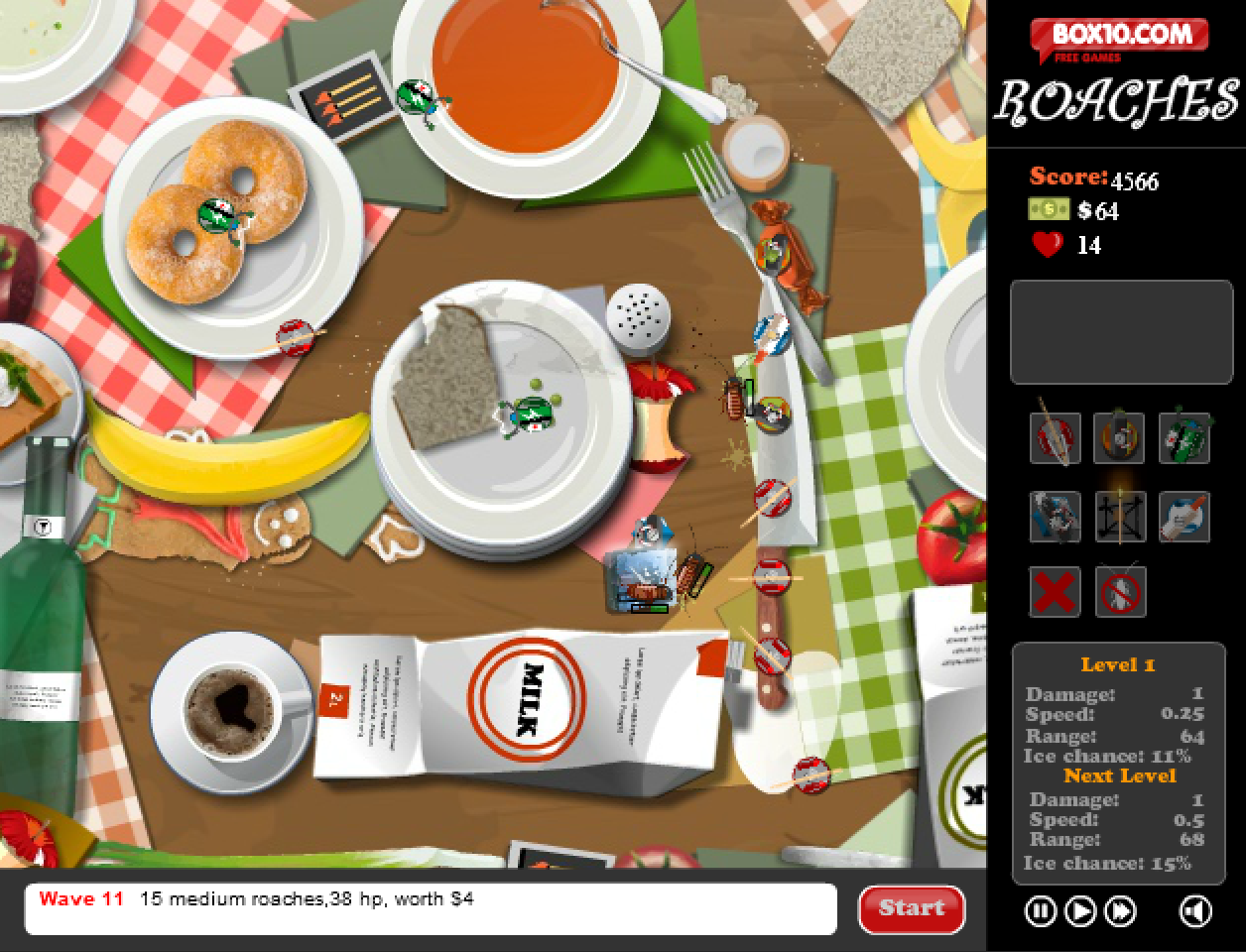Select the white and blue glue tube tower
1246x952 pixels.
pyautogui.click(x=1184, y=517)
